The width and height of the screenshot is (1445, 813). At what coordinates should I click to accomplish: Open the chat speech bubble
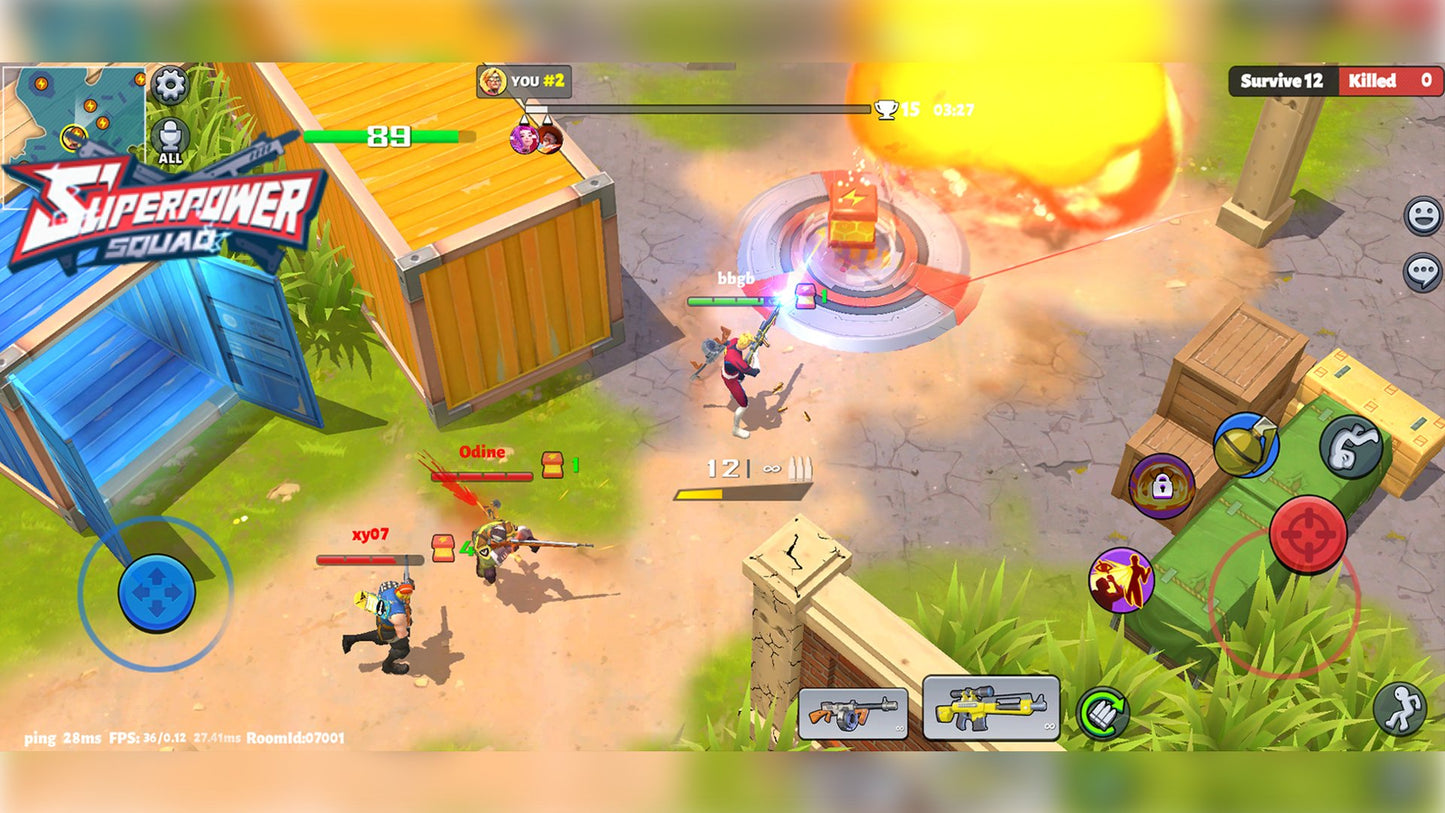pyautogui.click(x=1423, y=272)
